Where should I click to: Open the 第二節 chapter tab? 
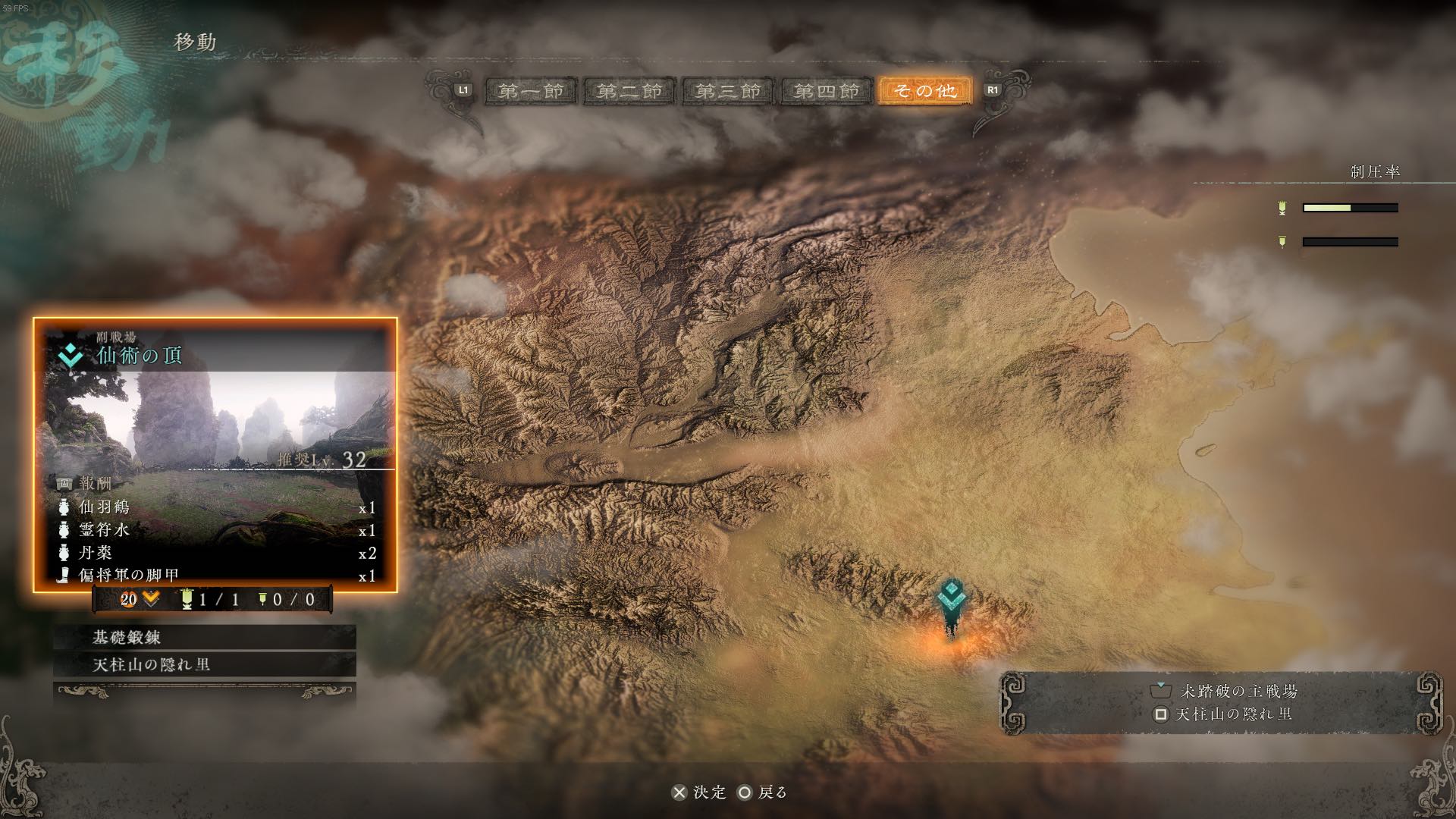pyautogui.click(x=629, y=91)
